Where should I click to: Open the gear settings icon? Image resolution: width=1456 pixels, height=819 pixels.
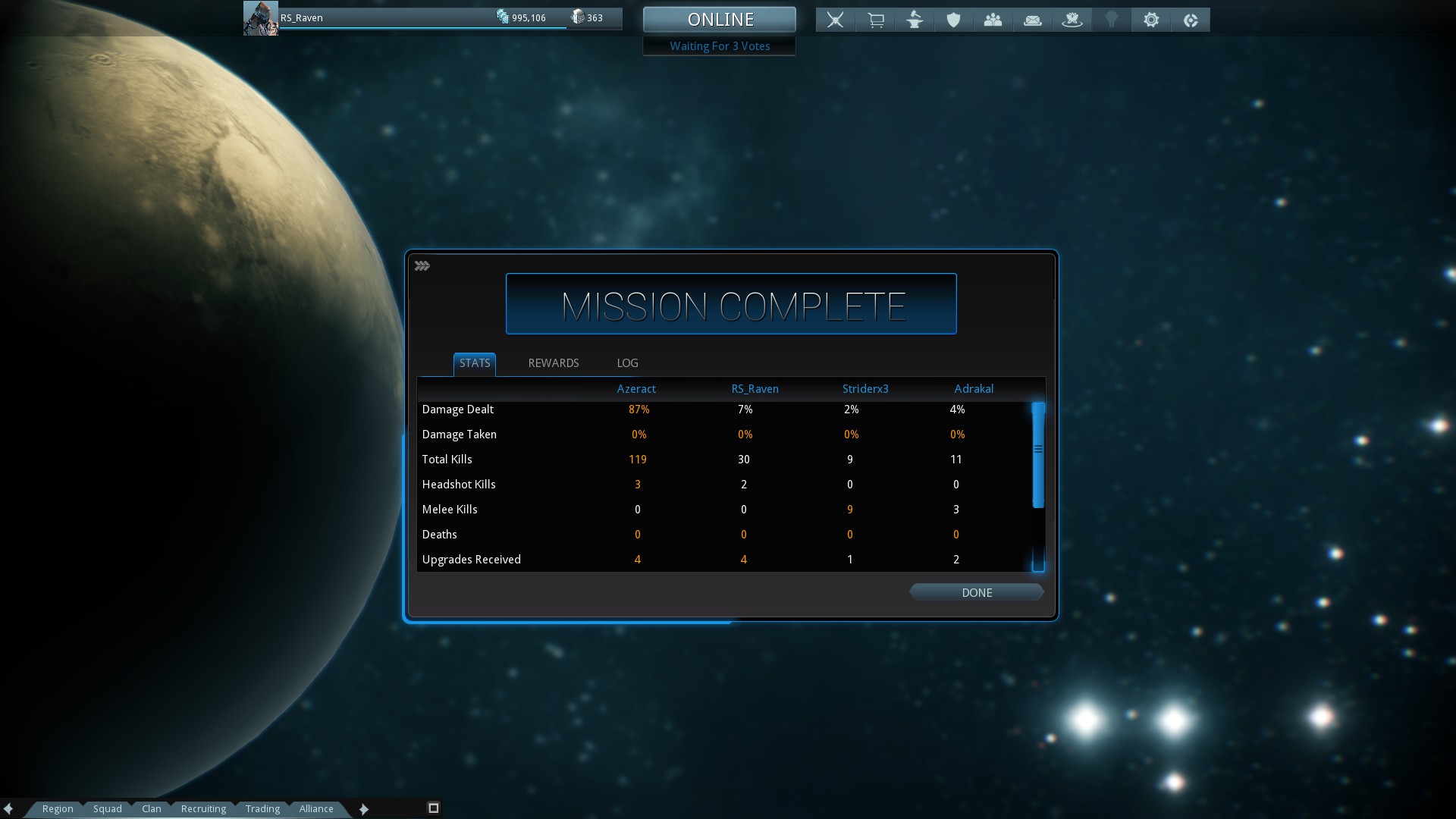1150,20
